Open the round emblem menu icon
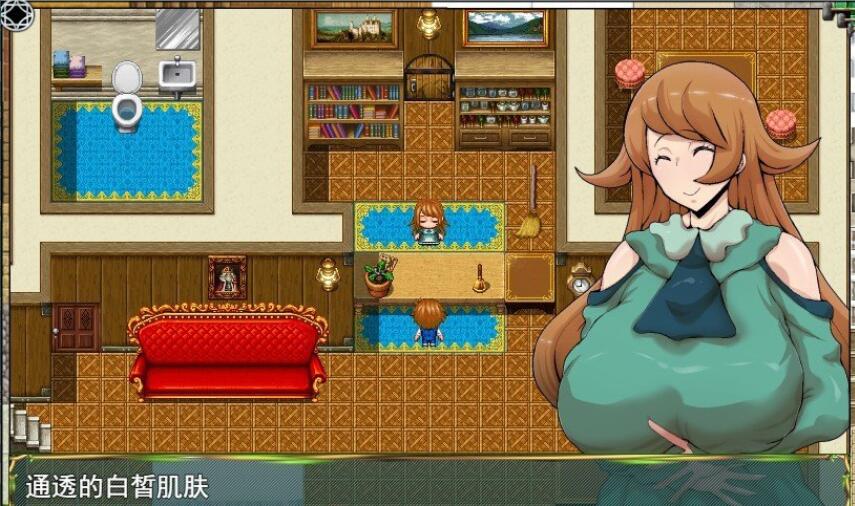 pos(18,14)
